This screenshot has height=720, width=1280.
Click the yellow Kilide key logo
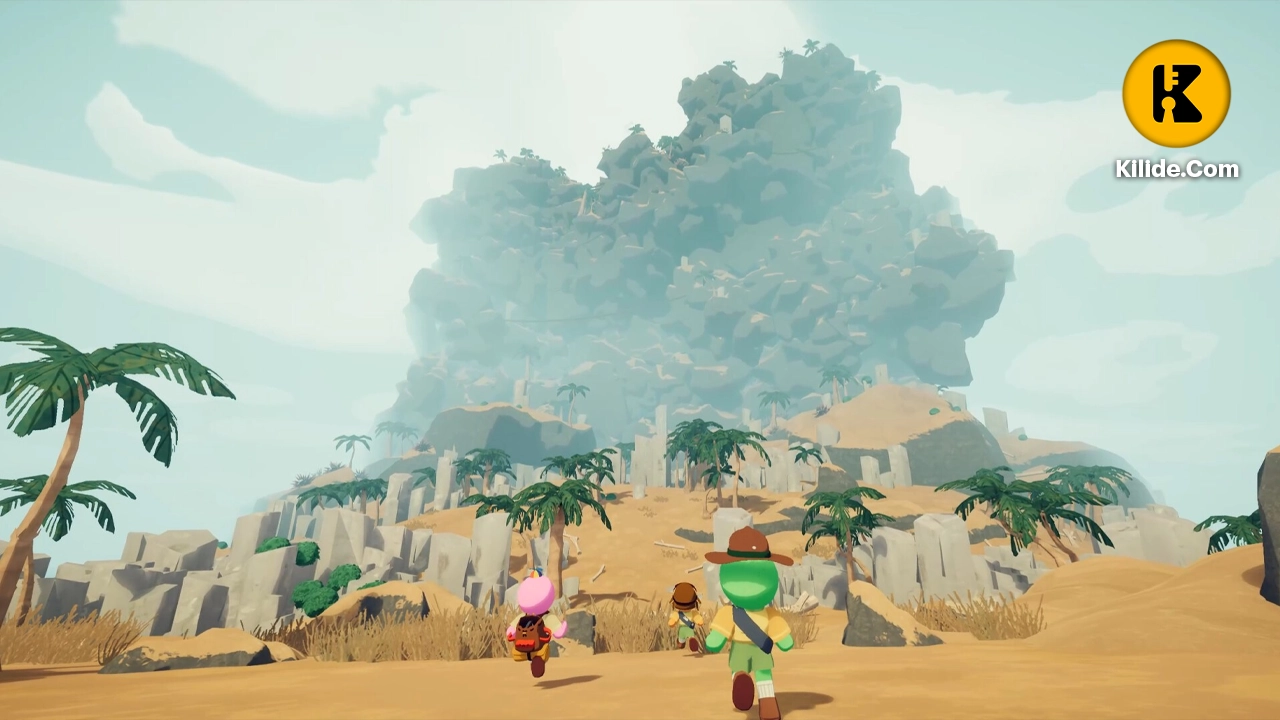(x=1176, y=94)
